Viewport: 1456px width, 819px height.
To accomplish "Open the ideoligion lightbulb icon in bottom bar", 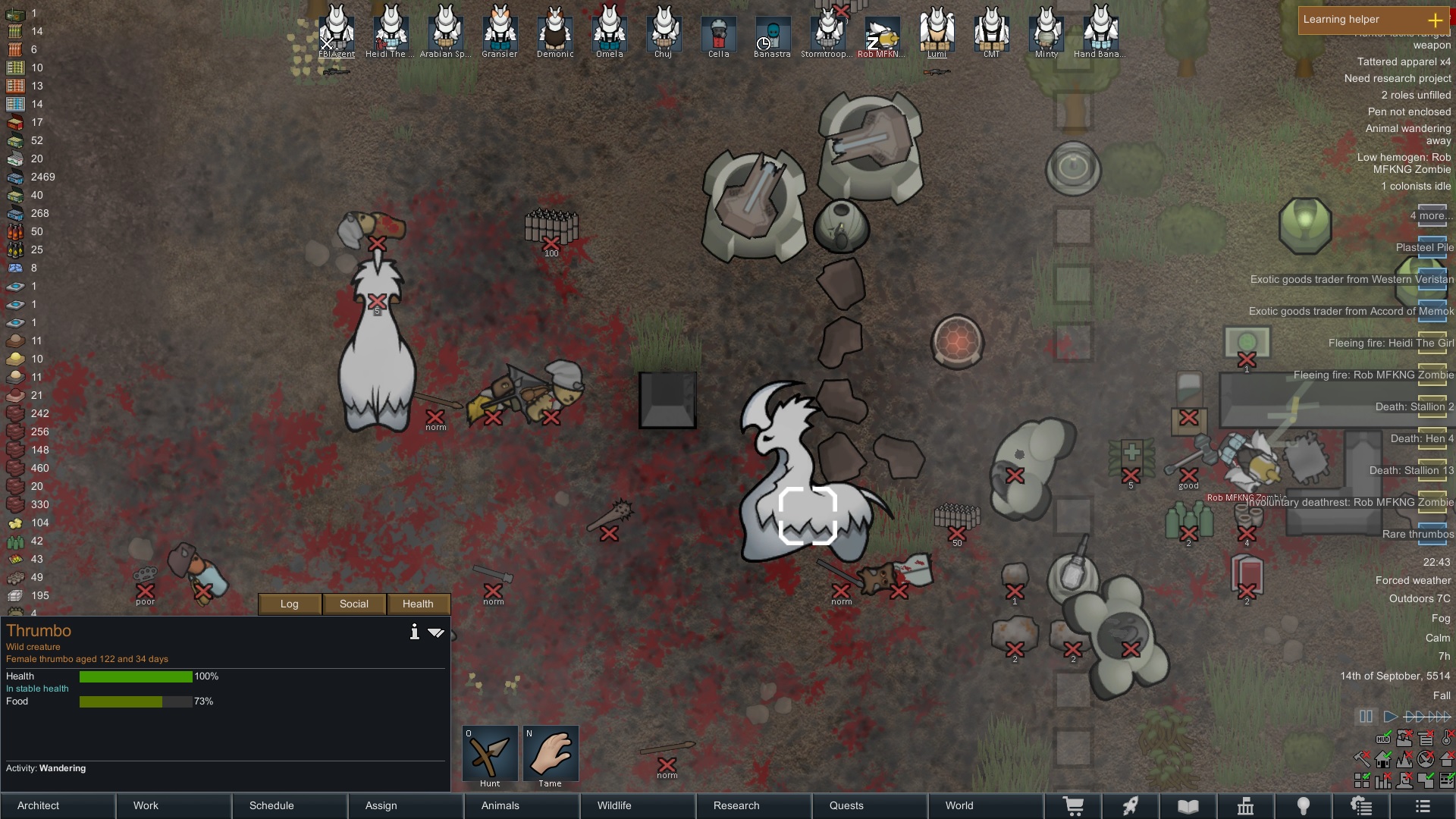I will tap(1304, 806).
